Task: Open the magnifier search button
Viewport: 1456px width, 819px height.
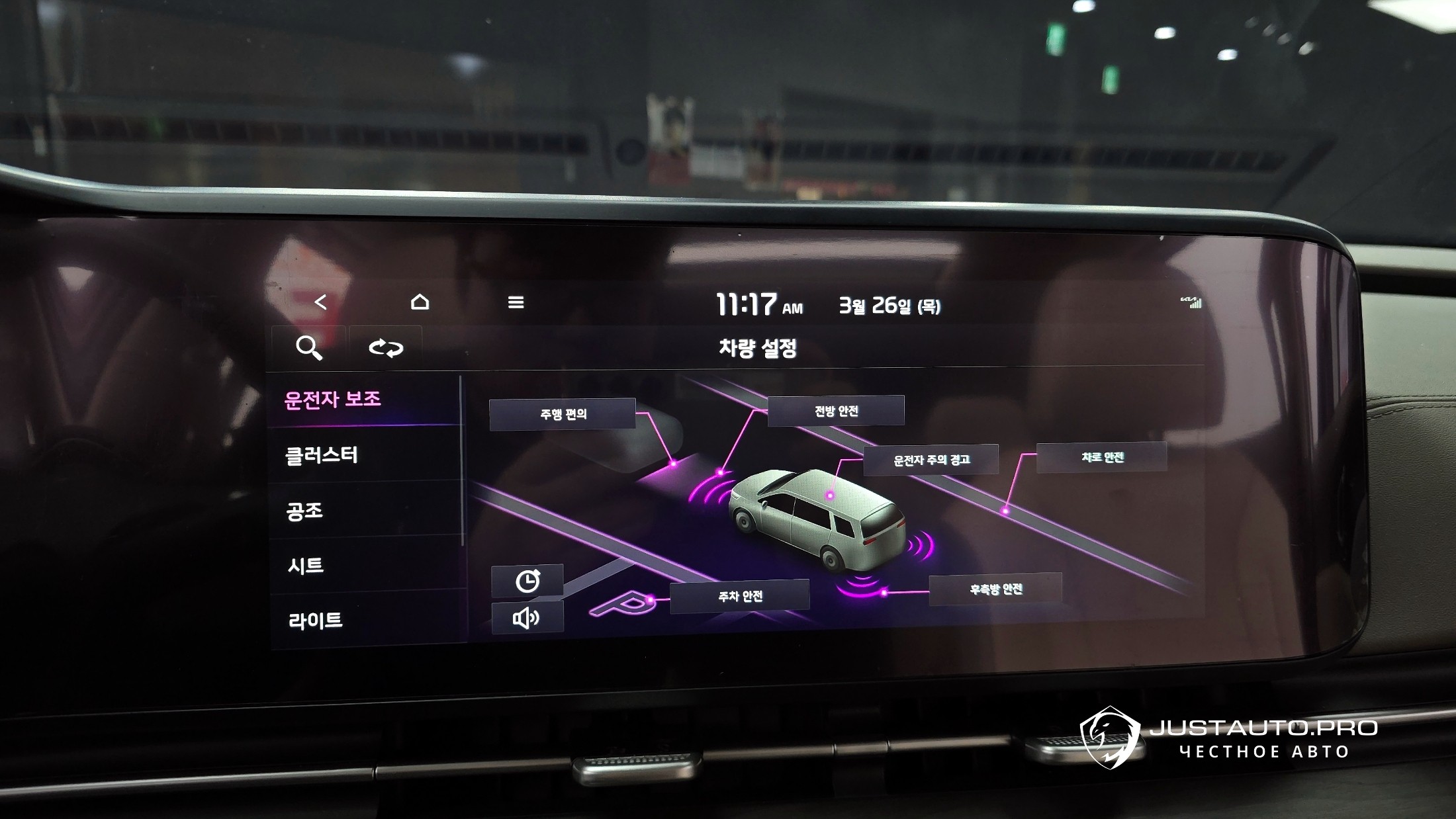Action: pyautogui.click(x=308, y=347)
